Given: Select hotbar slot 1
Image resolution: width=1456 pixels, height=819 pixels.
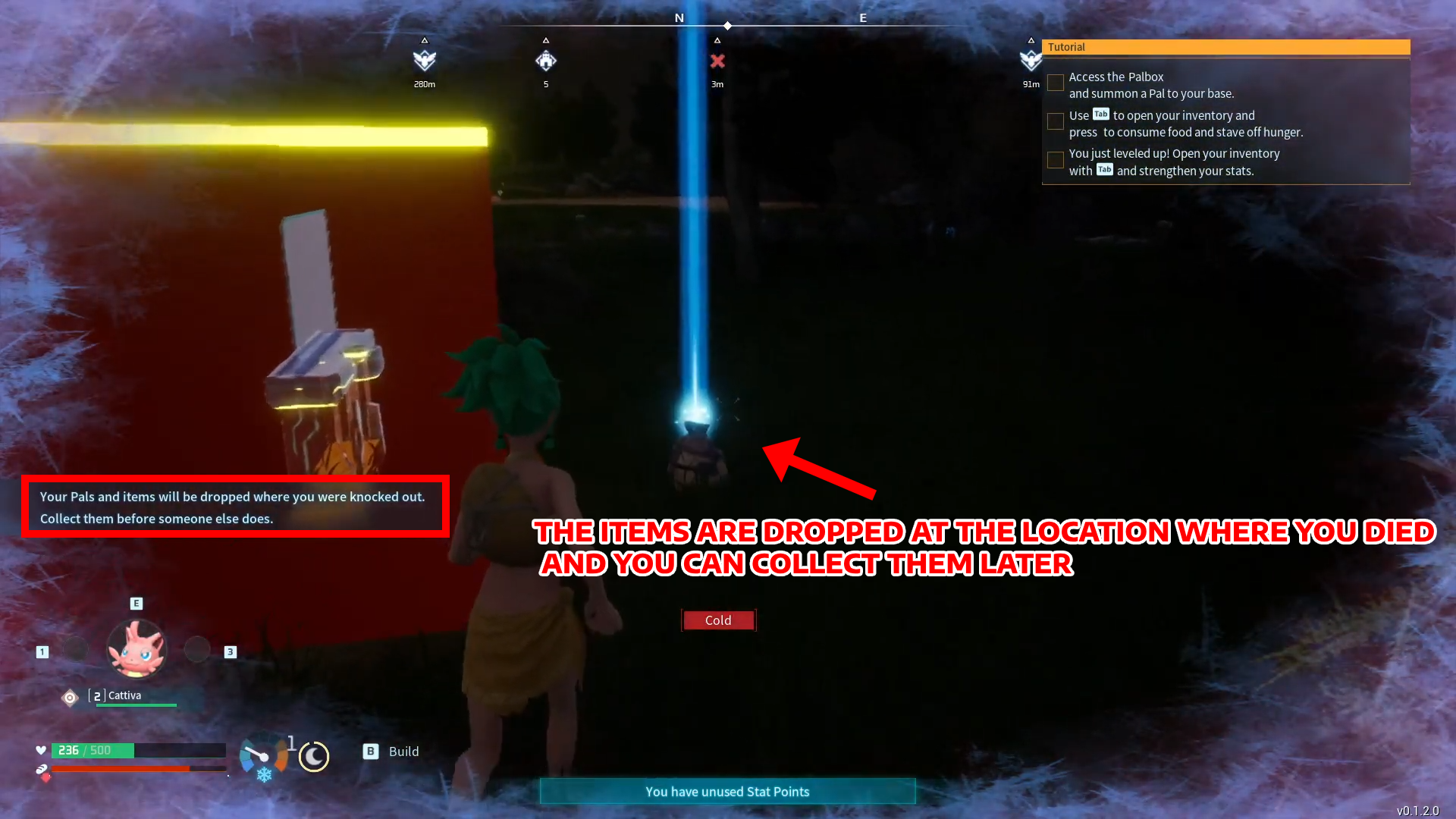Looking at the screenshot, I should tap(41, 651).
